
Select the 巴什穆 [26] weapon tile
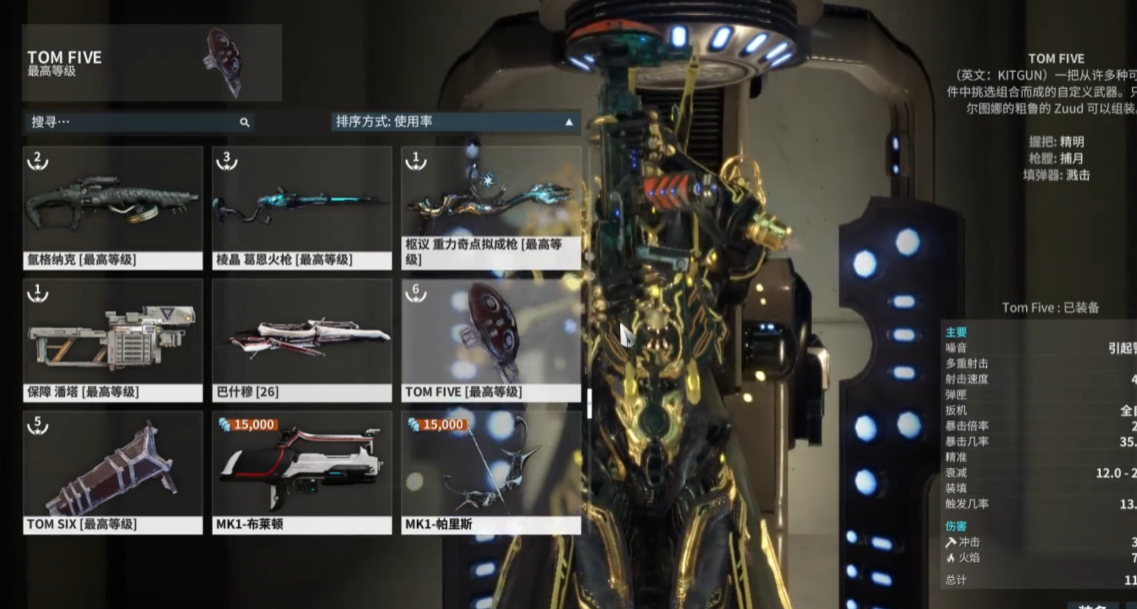click(302, 340)
